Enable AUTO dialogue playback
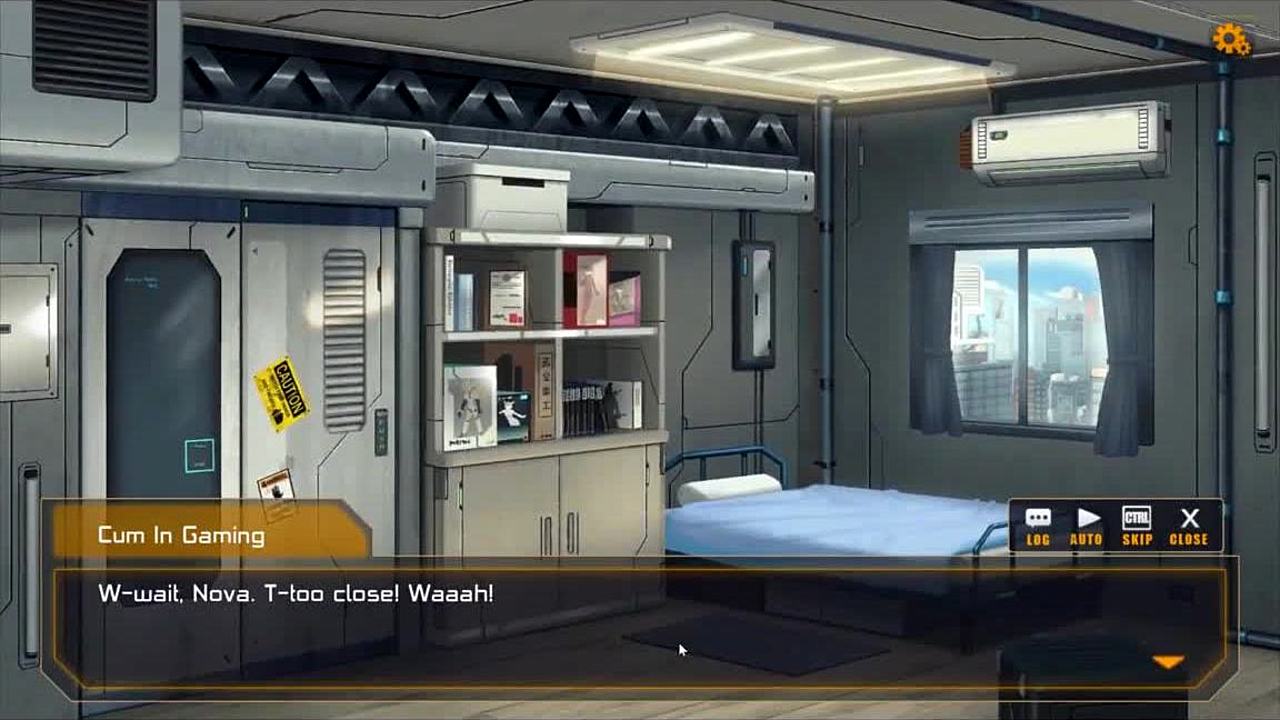Viewport: 1280px width, 720px height. [x=1087, y=526]
